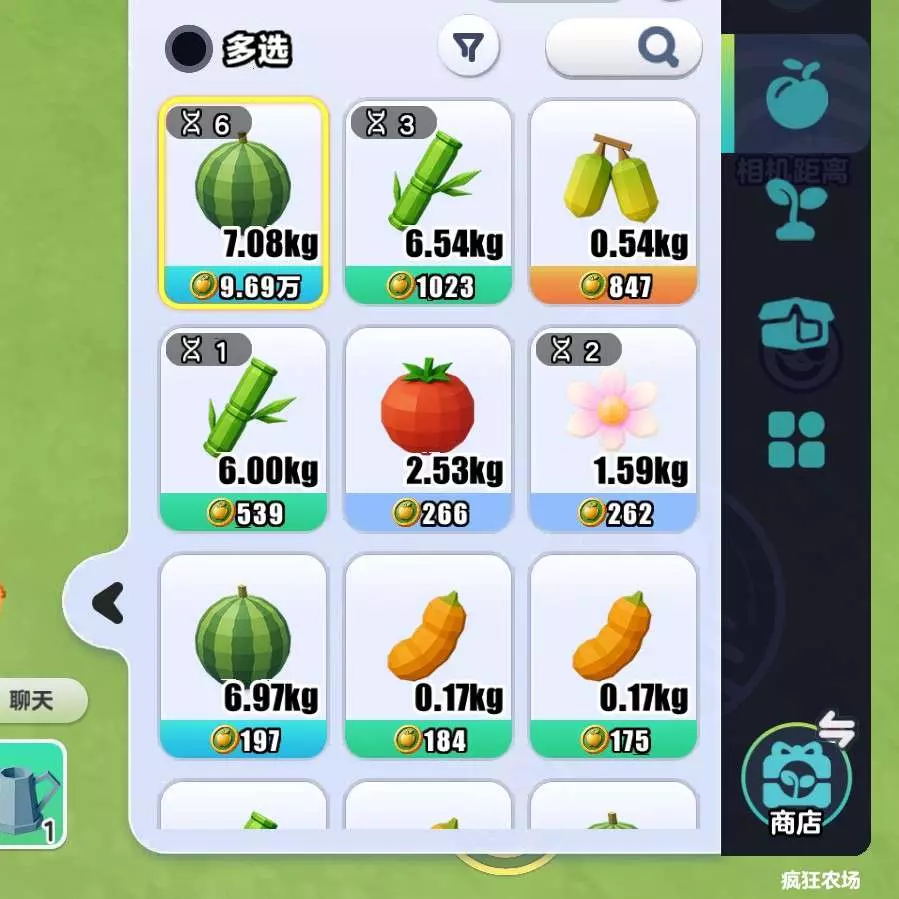Select the 0.54kg yellow fruit slot
This screenshot has width=899, height=899.
(612, 202)
